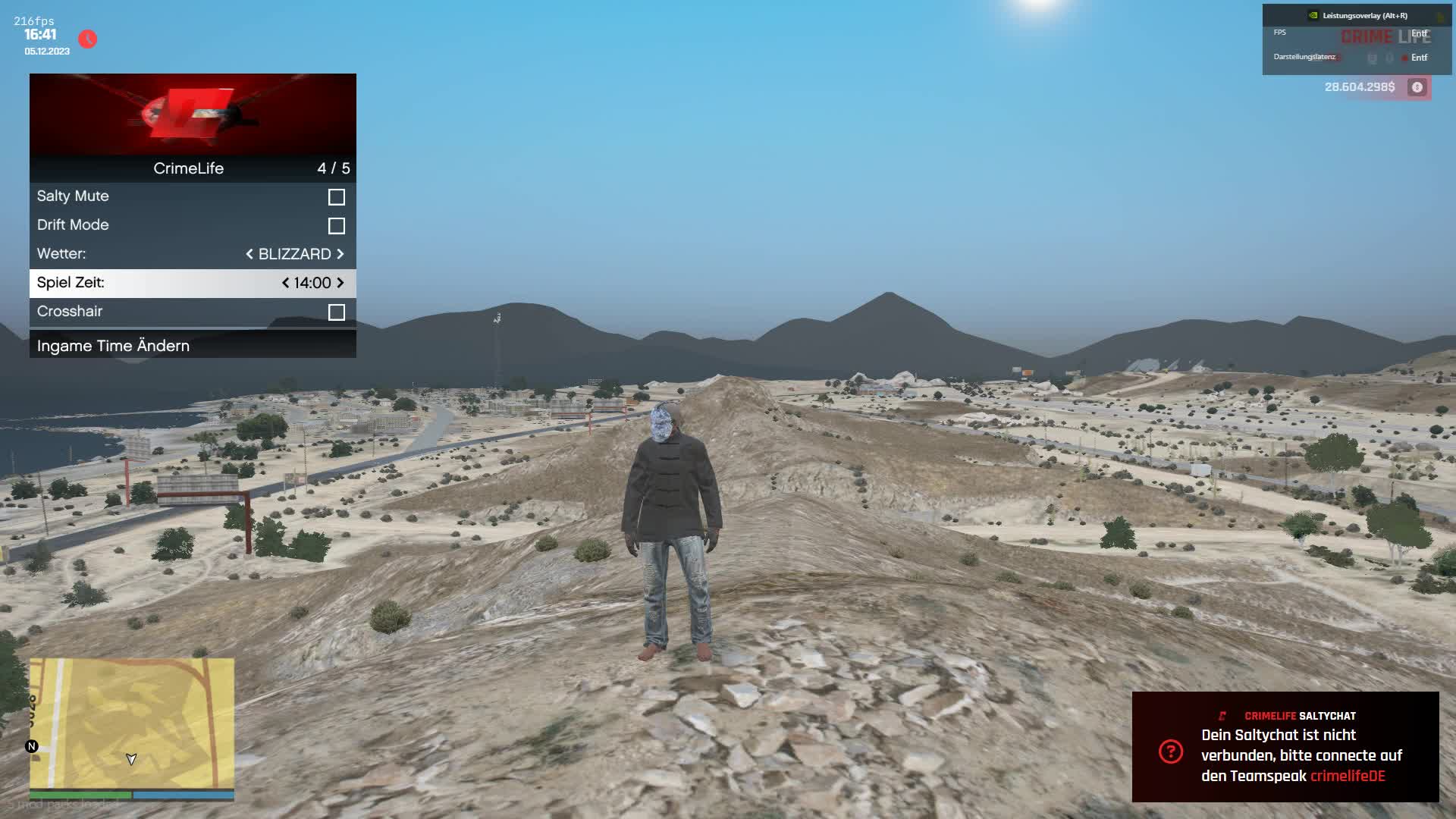Image resolution: width=1456 pixels, height=819 pixels.
Task: Set Spiel Zeit to an earlier hour
Action: click(x=285, y=283)
